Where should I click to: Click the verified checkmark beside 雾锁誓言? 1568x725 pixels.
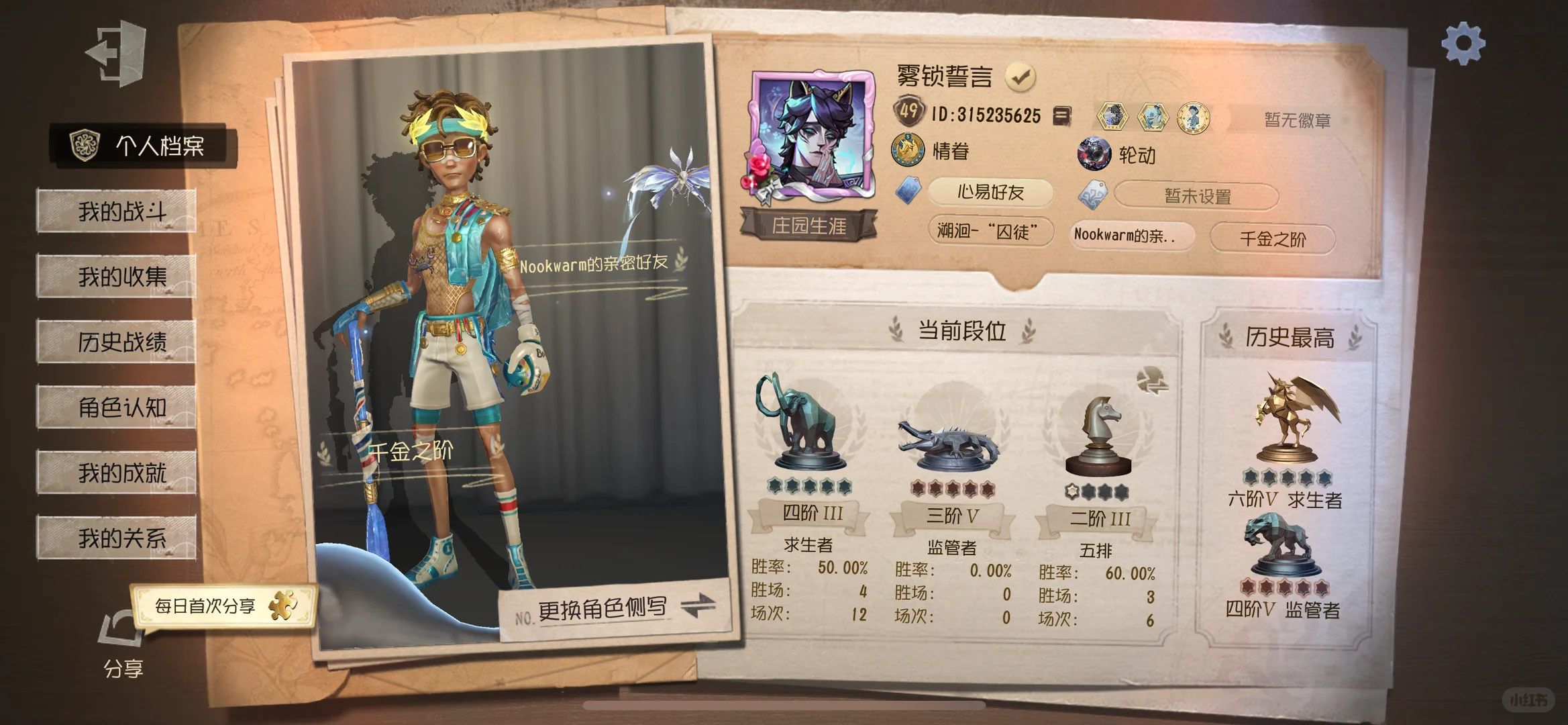point(1020,76)
